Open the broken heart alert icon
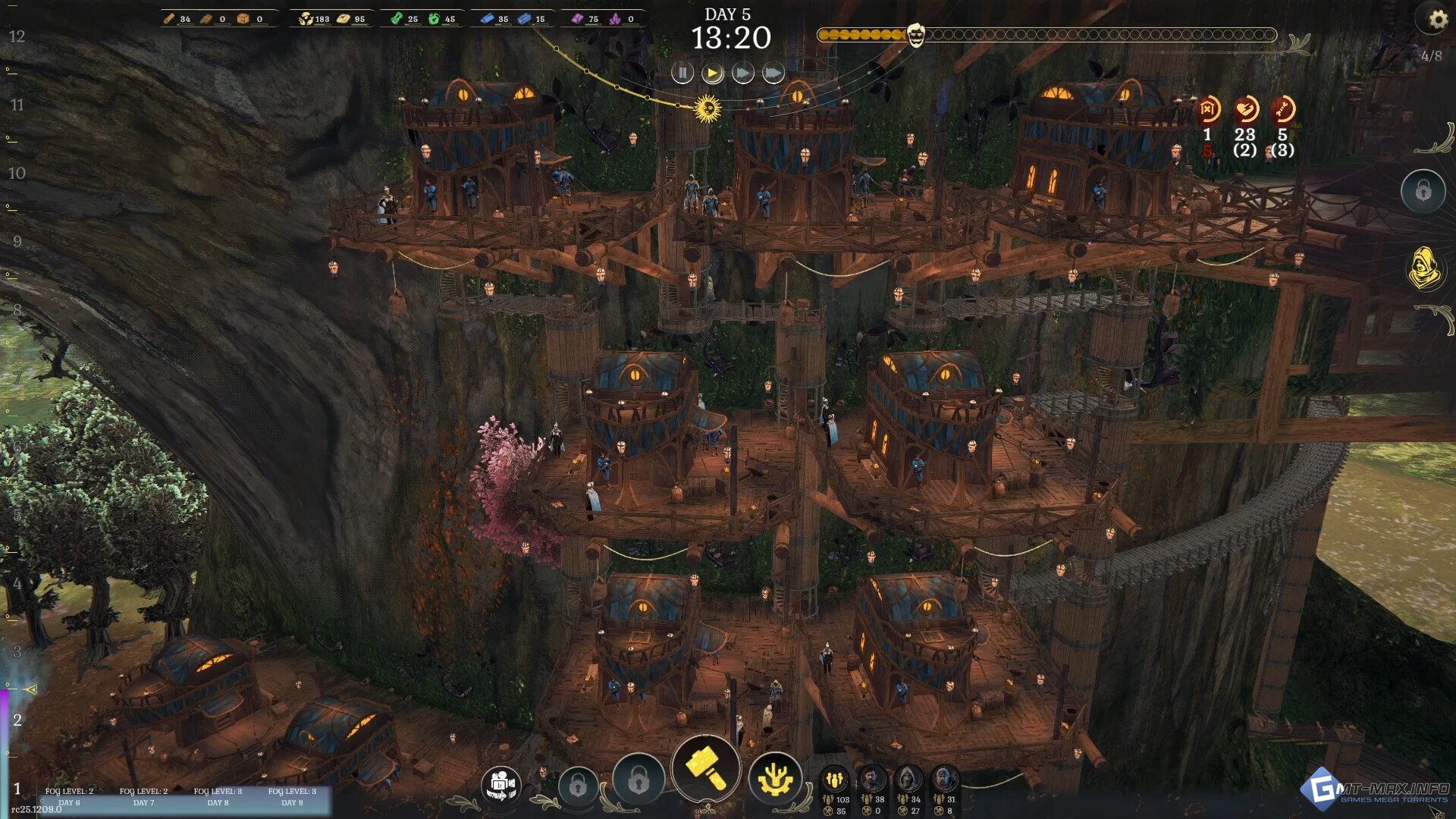This screenshot has width=1456, height=819. (x=1245, y=110)
